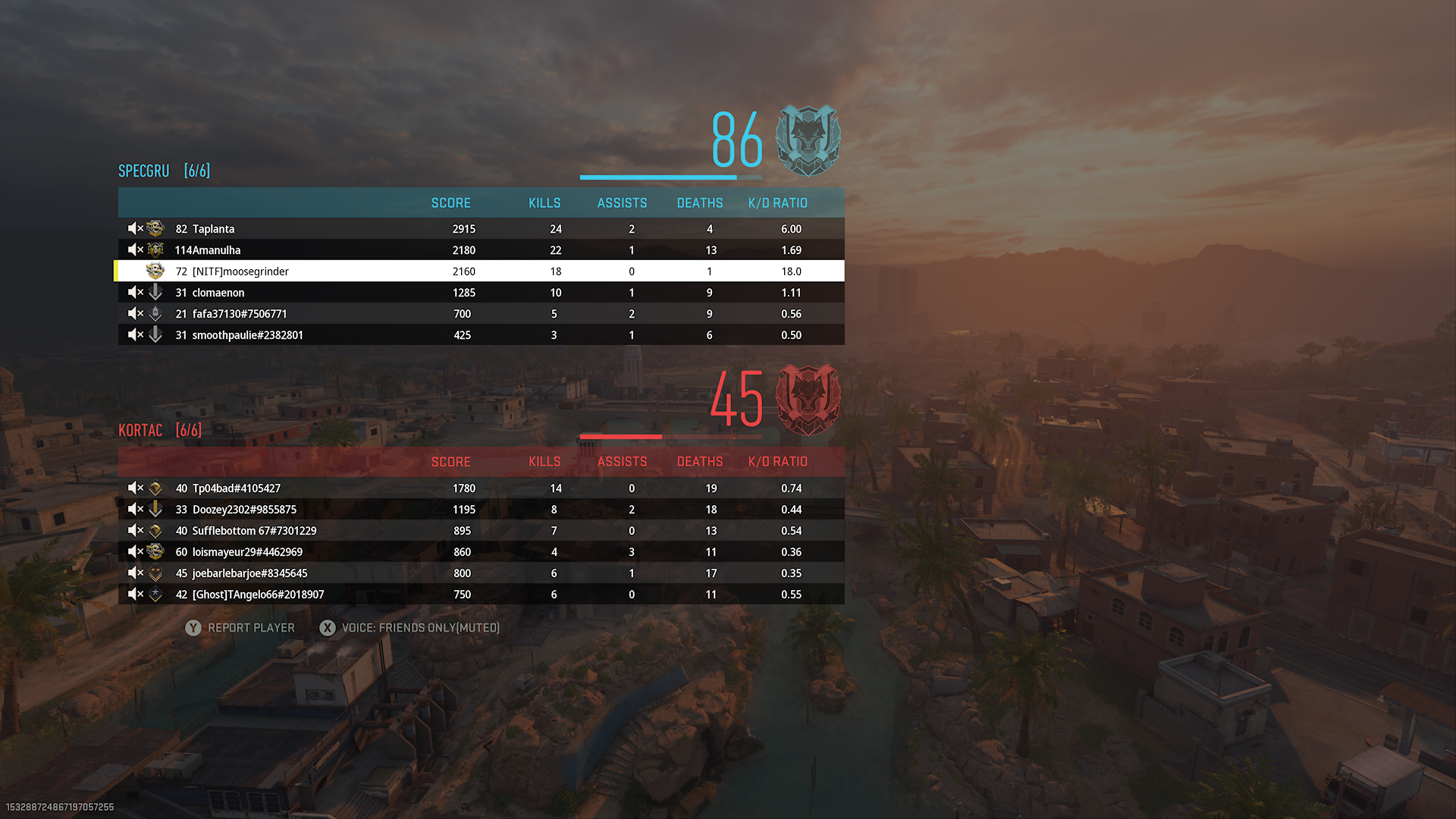1456x819 pixels.
Task: Toggle mute for [Ghost]TAngelo66#2018907
Action: [x=135, y=594]
